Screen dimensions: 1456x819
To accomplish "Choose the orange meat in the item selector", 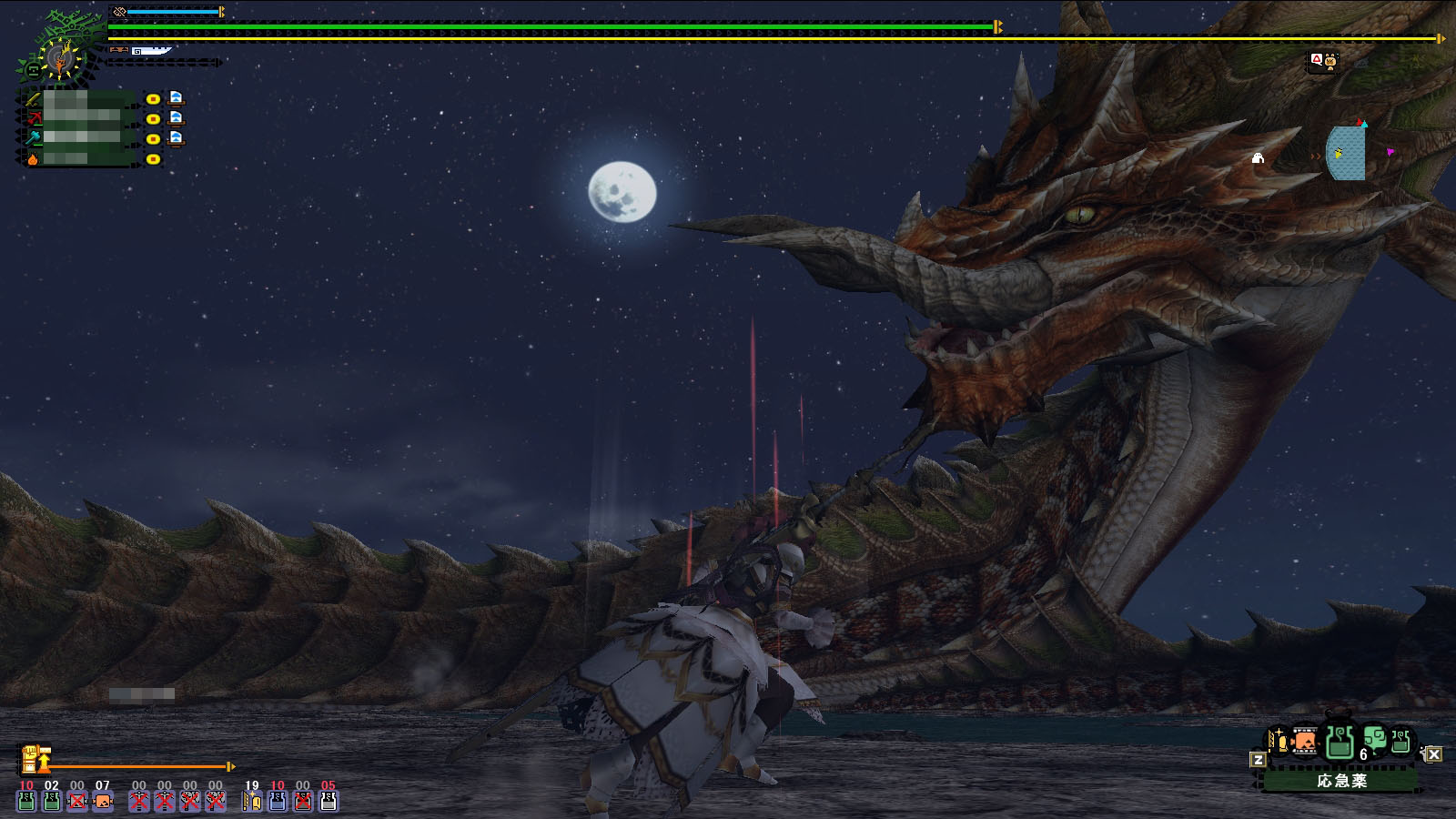I will tap(1304, 742).
